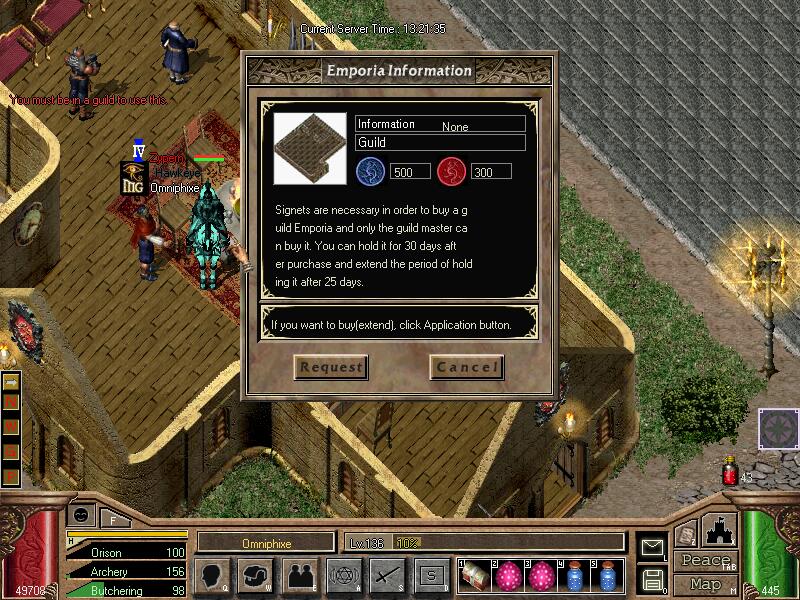The height and width of the screenshot is (600, 800).
Task: Click the floppy disk save icon
Action: [x=651, y=578]
